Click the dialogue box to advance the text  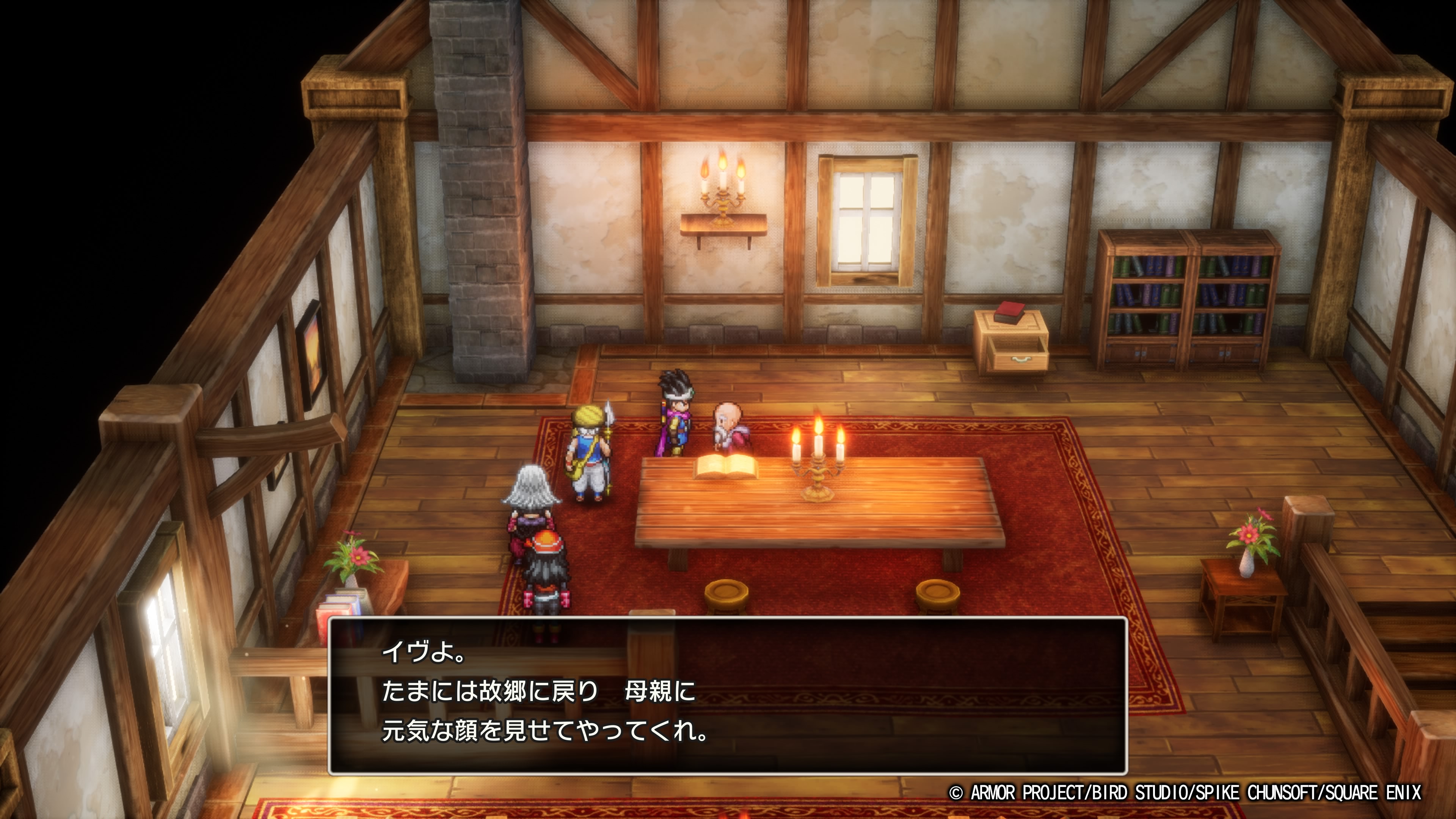coord(728,696)
